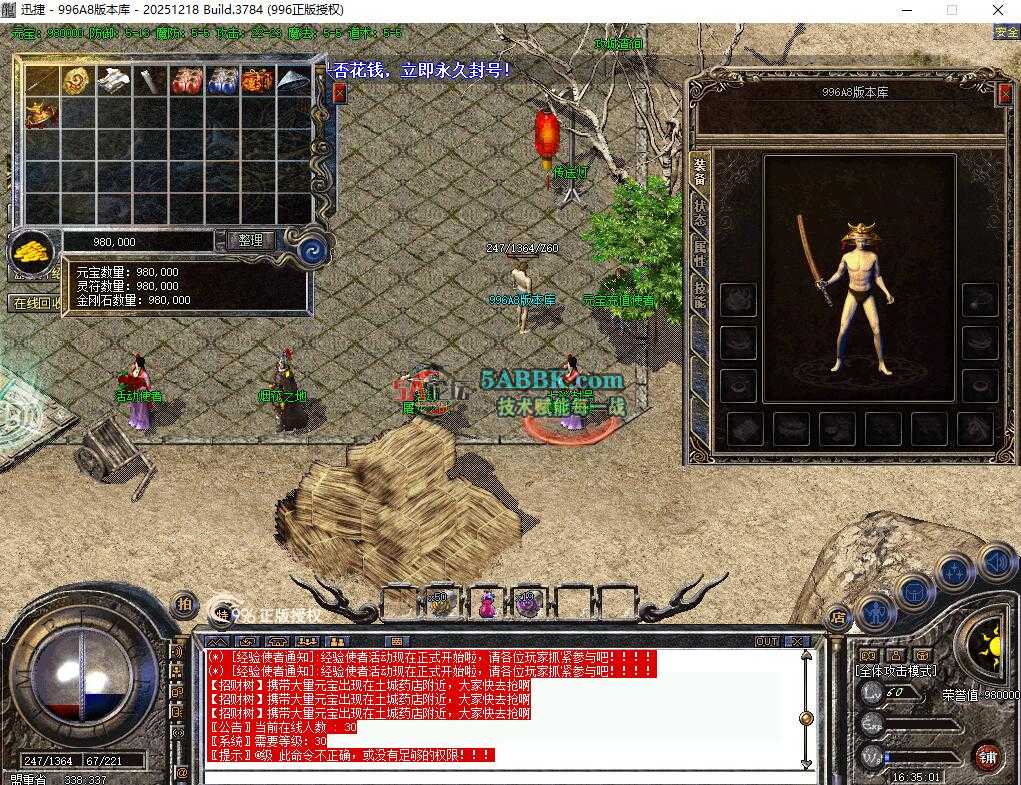Select the red gift bundle item
1021x785 pixels.
(185, 81)
